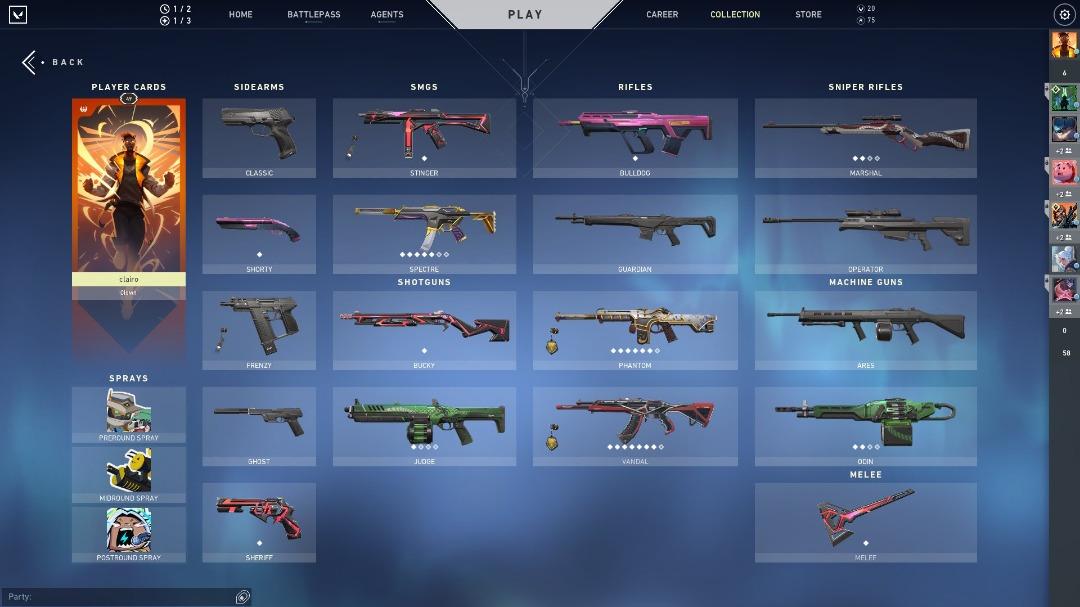Switch to the Battlepass tab

point(313,15)
